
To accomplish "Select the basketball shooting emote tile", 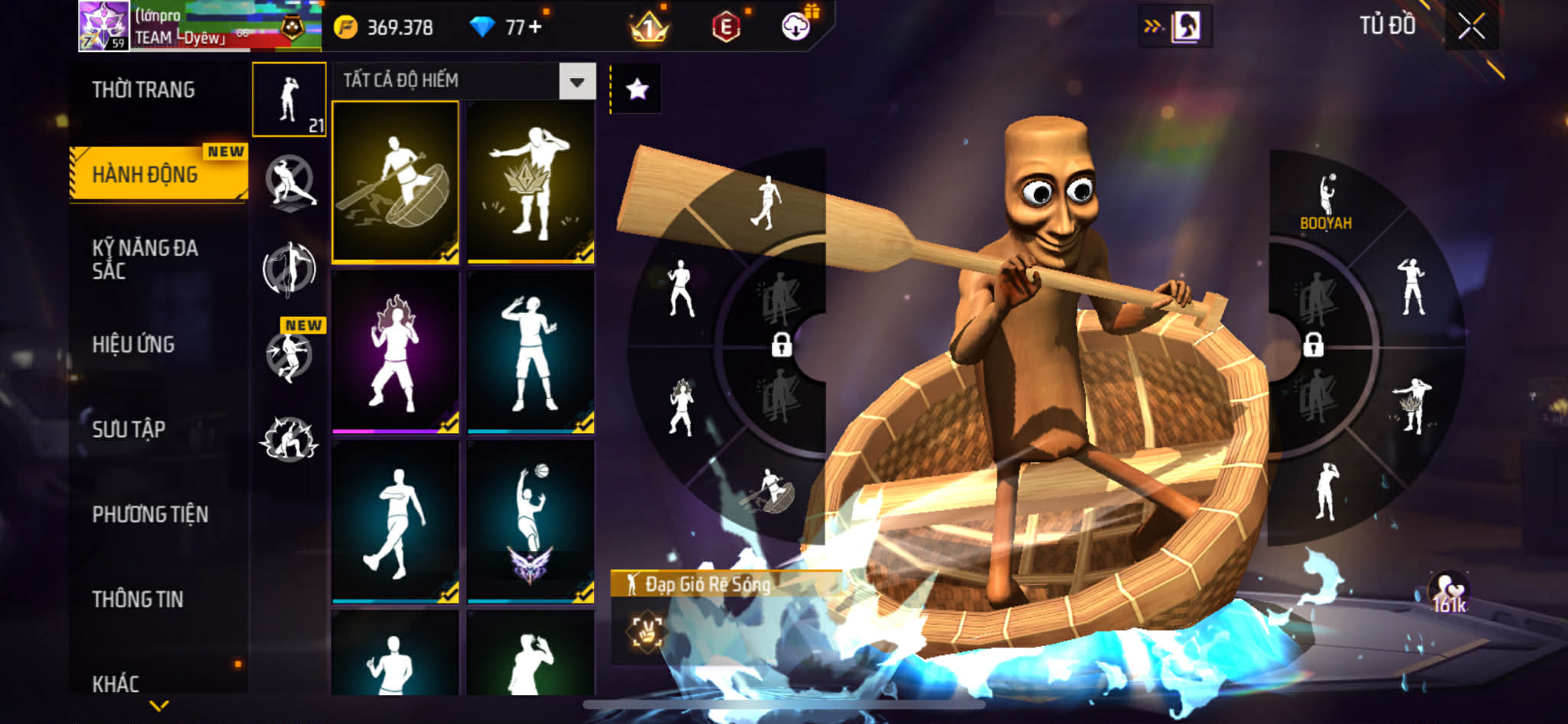I will (x=531, y=522).
